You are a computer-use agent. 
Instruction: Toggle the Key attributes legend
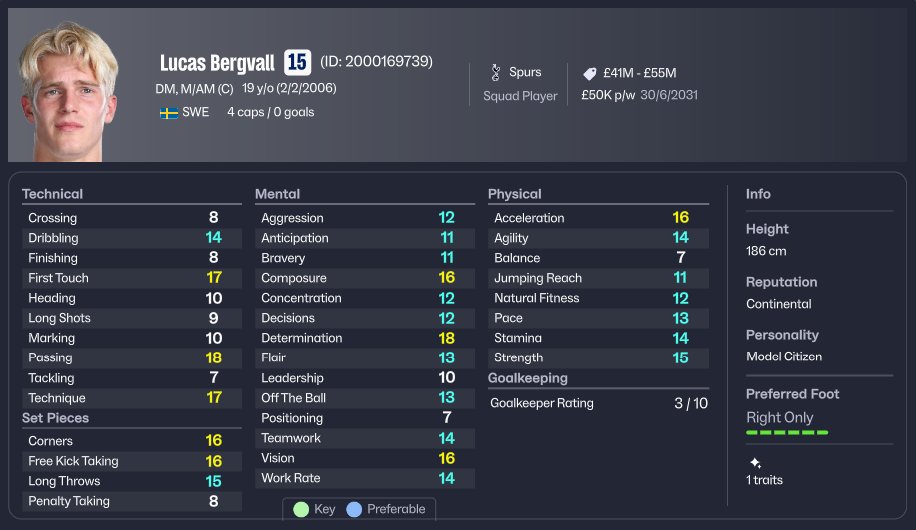pos(314,509)
